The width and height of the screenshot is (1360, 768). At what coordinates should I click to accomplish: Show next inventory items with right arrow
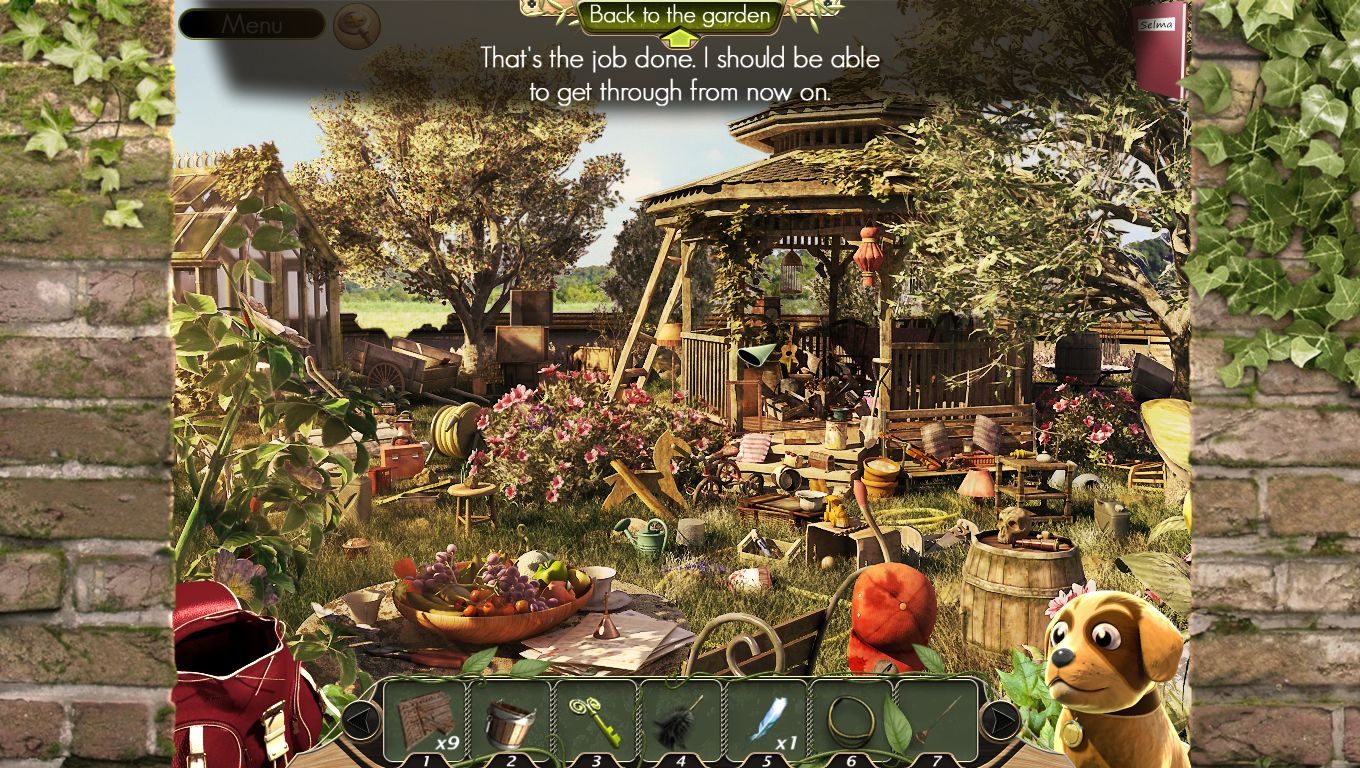click(999, 720)
